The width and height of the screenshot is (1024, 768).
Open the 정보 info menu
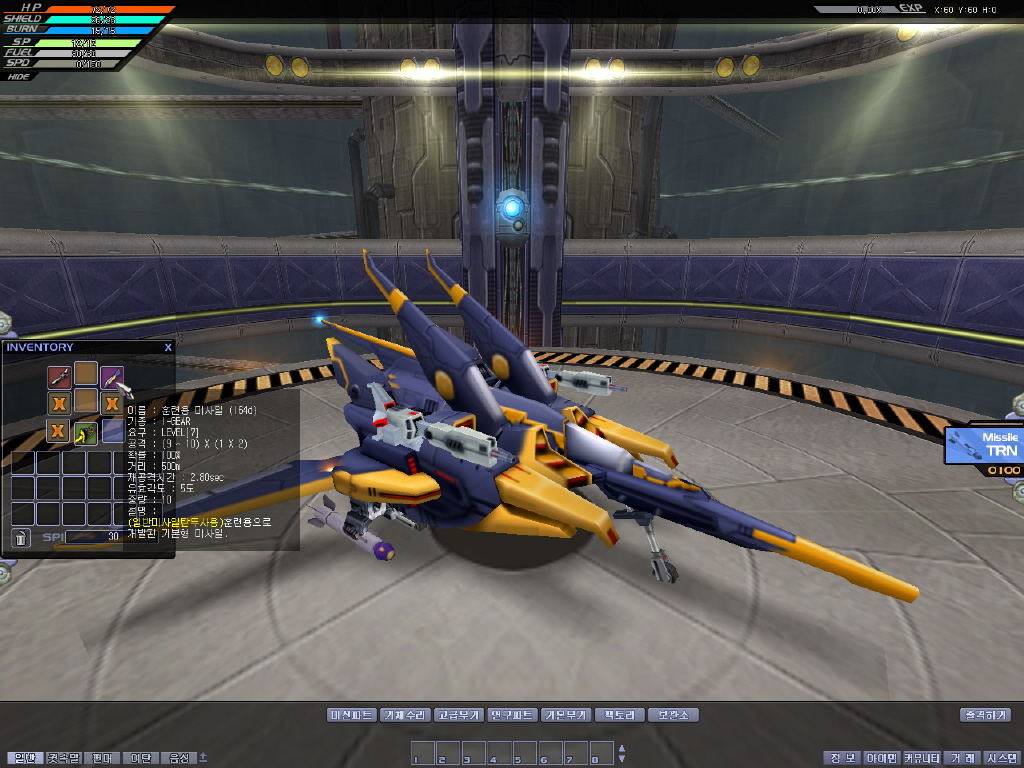(x=839, y=758)
